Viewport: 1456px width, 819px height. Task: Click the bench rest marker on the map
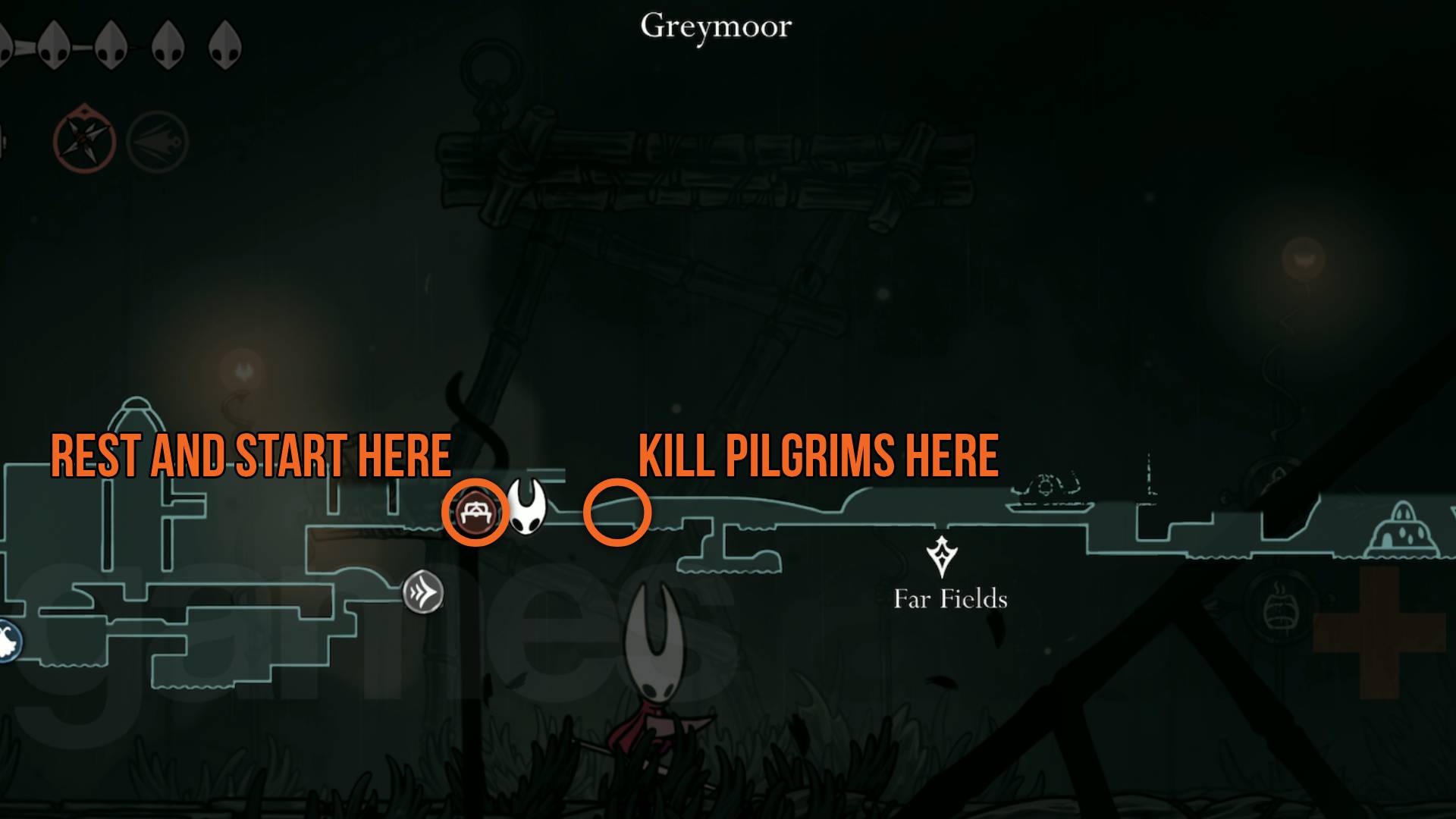(x=477, y=513)
